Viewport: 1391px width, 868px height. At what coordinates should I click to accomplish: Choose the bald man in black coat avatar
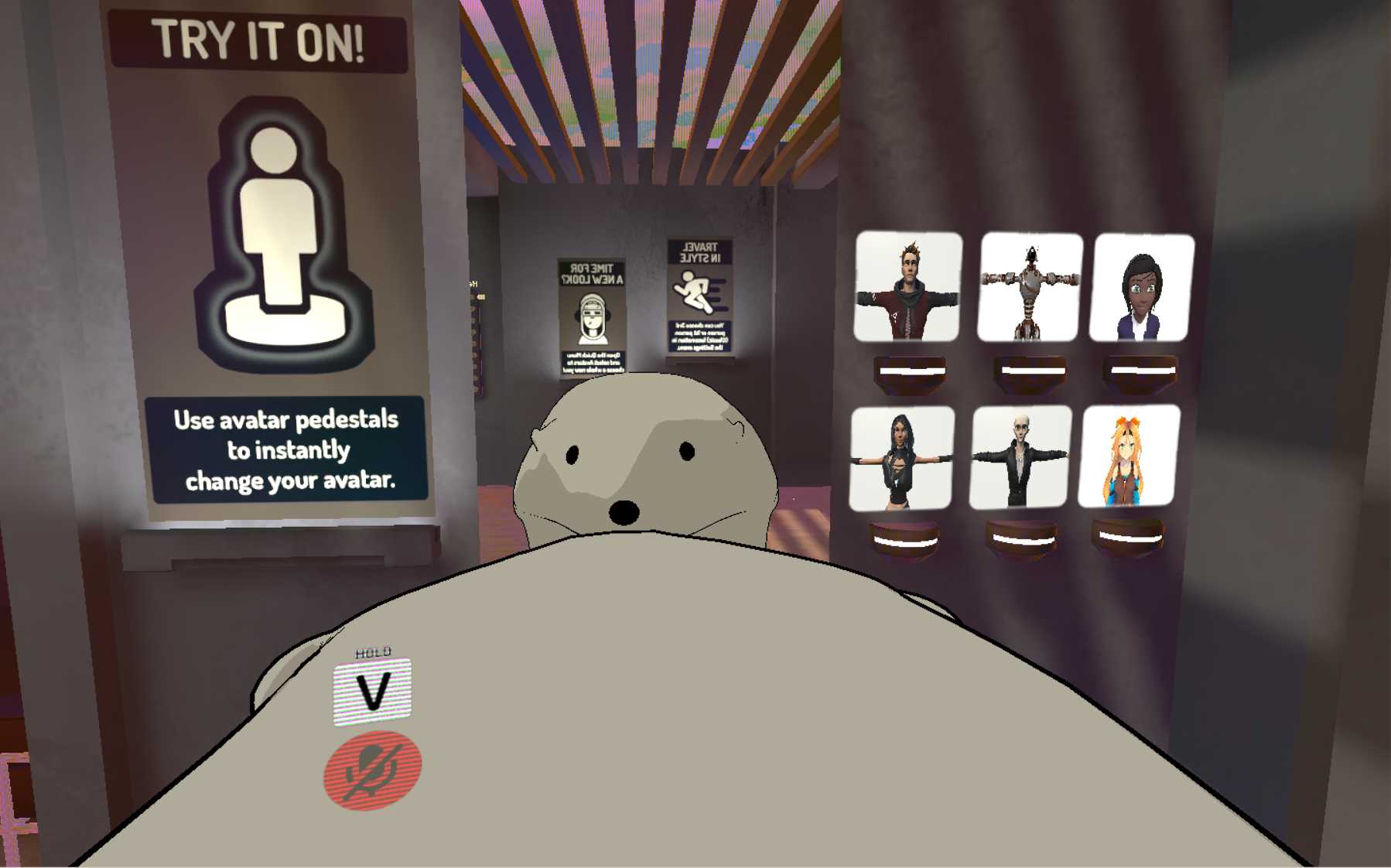click(1020, 457)
